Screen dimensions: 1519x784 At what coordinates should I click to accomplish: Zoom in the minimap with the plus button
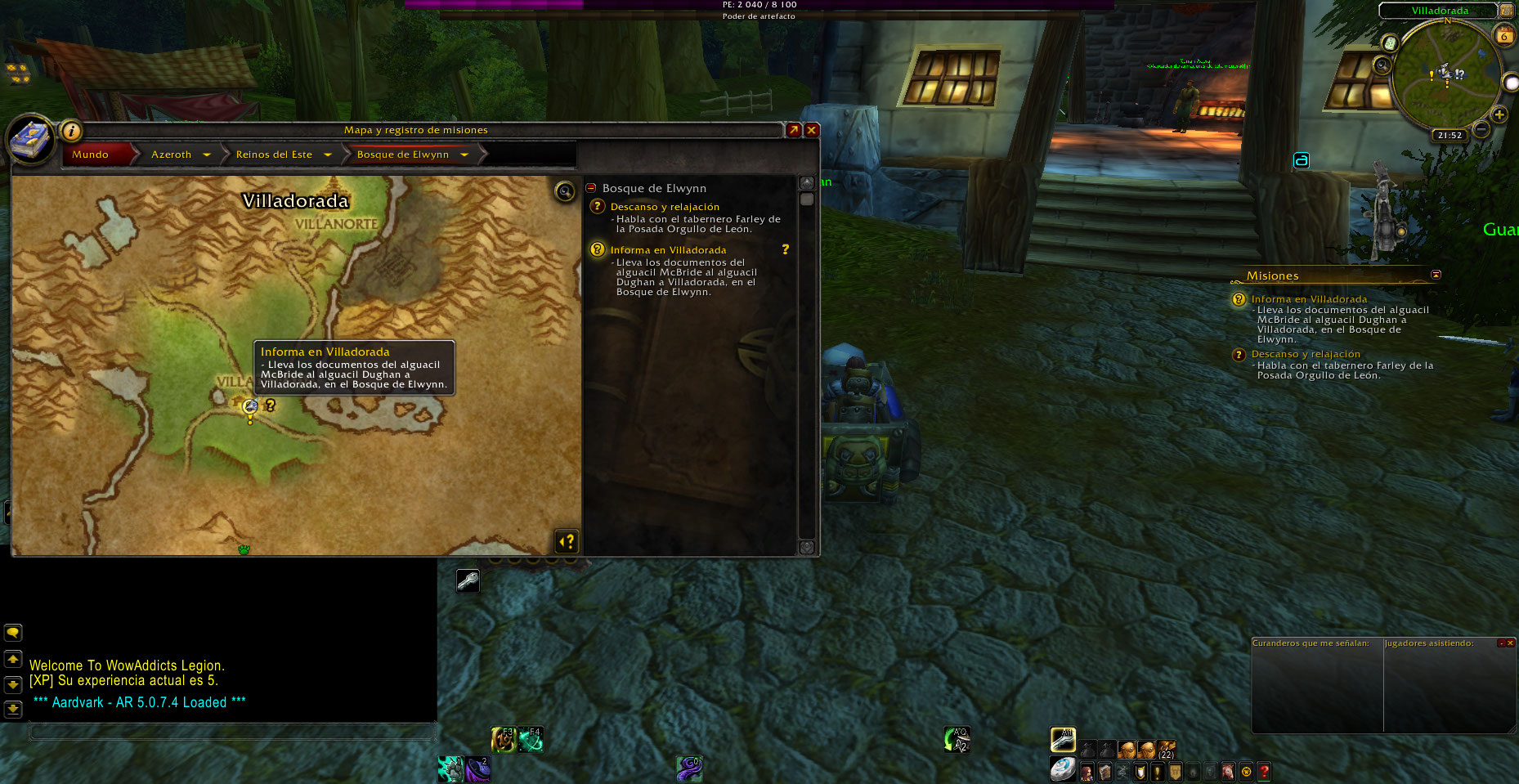pos(1499,115)
